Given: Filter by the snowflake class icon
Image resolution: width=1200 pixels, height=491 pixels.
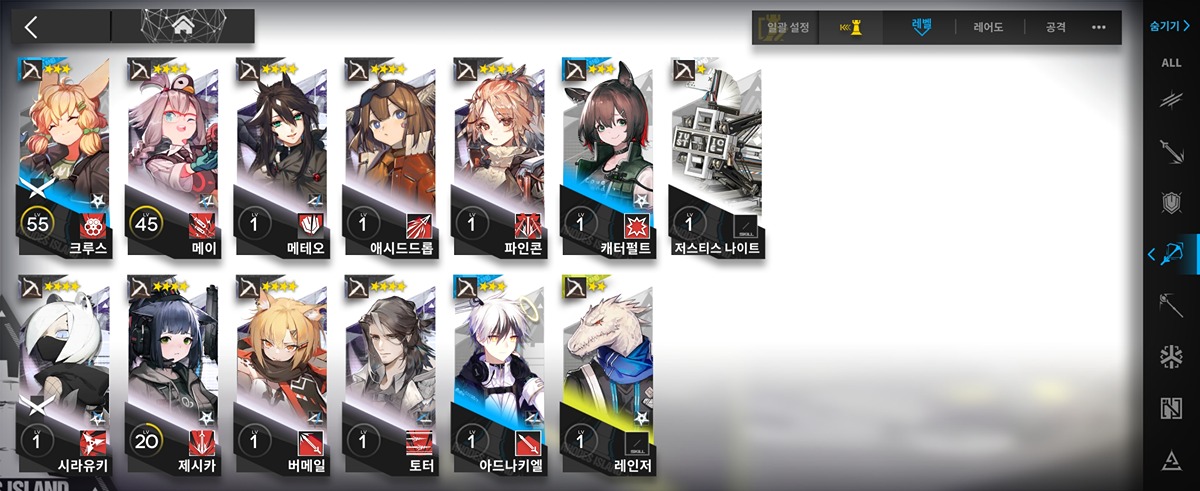Looking at the screenshot, I should pyautogui.click(x=1171, y=357).
